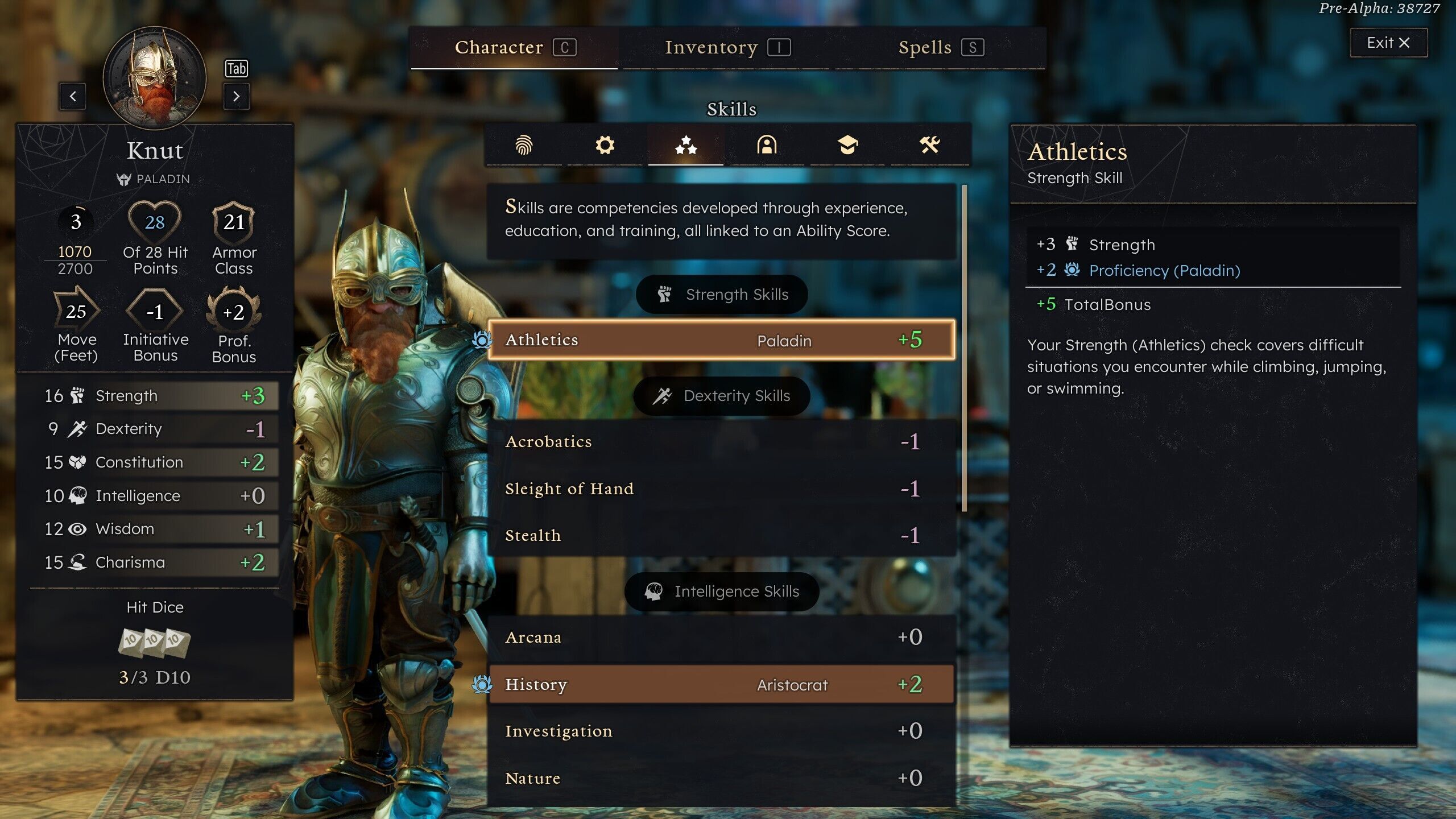Open the arched portrait category tab
Screen dimensions: 1456x819
767,146
